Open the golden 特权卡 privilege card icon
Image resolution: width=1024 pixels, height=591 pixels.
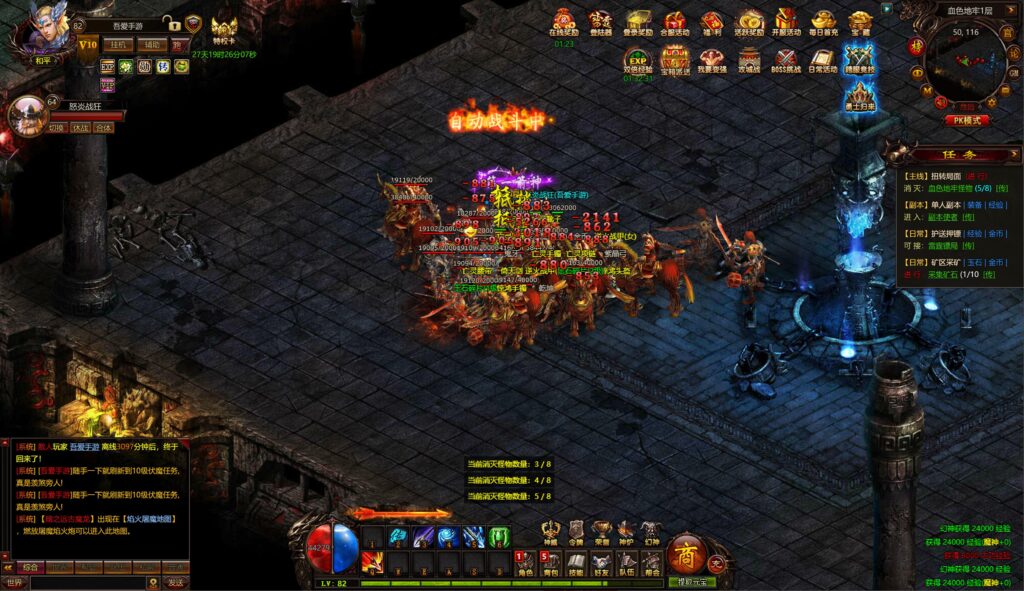(x=224, y=30)
